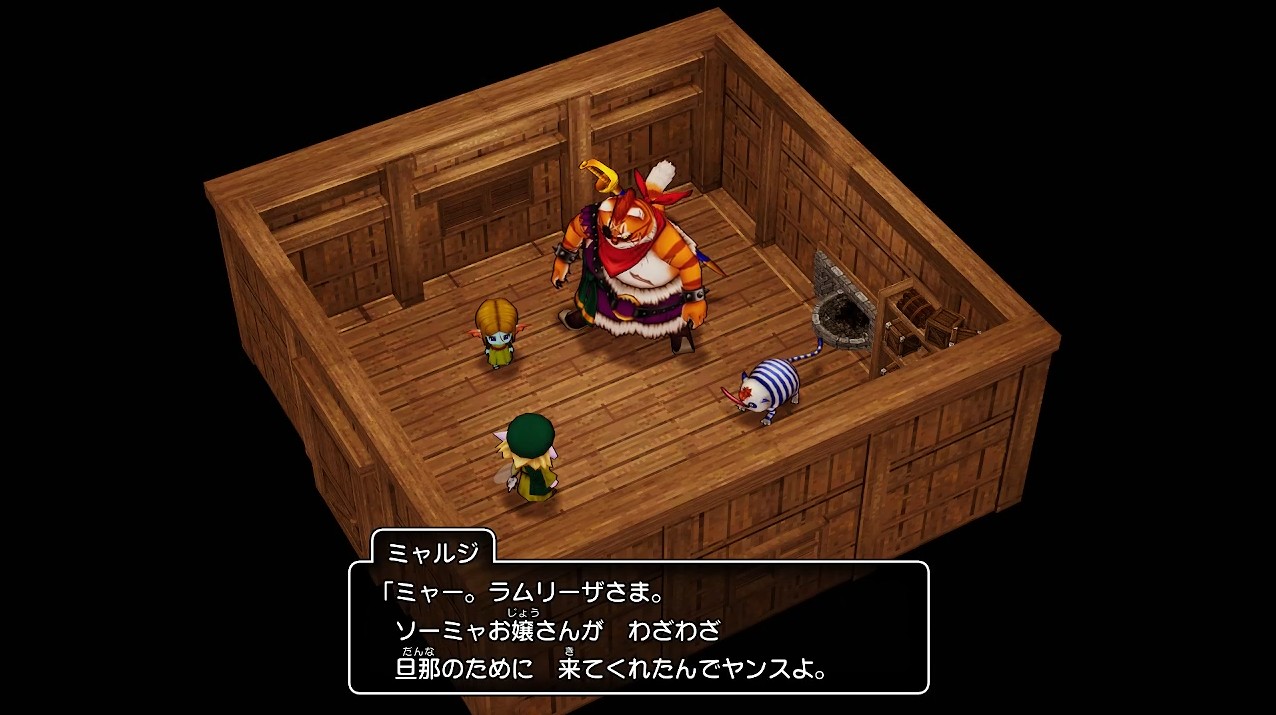1276x715 pixels.
Task: Advance the ミャルジ dialogue message window
Action: (638, 627)
